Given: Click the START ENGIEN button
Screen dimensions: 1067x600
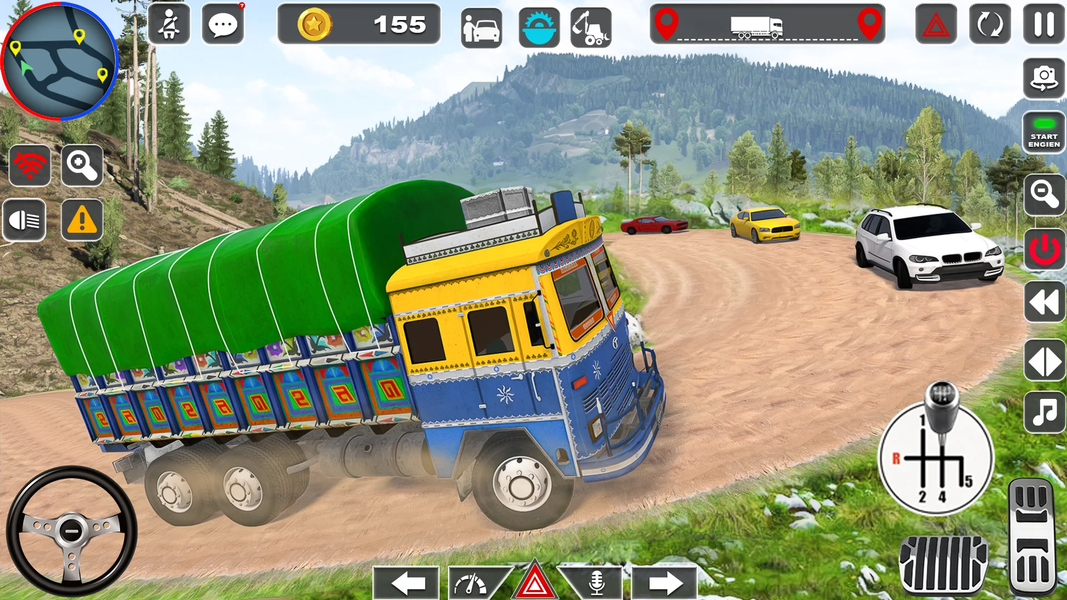Looking at the screenshot, I should 1043,133.
